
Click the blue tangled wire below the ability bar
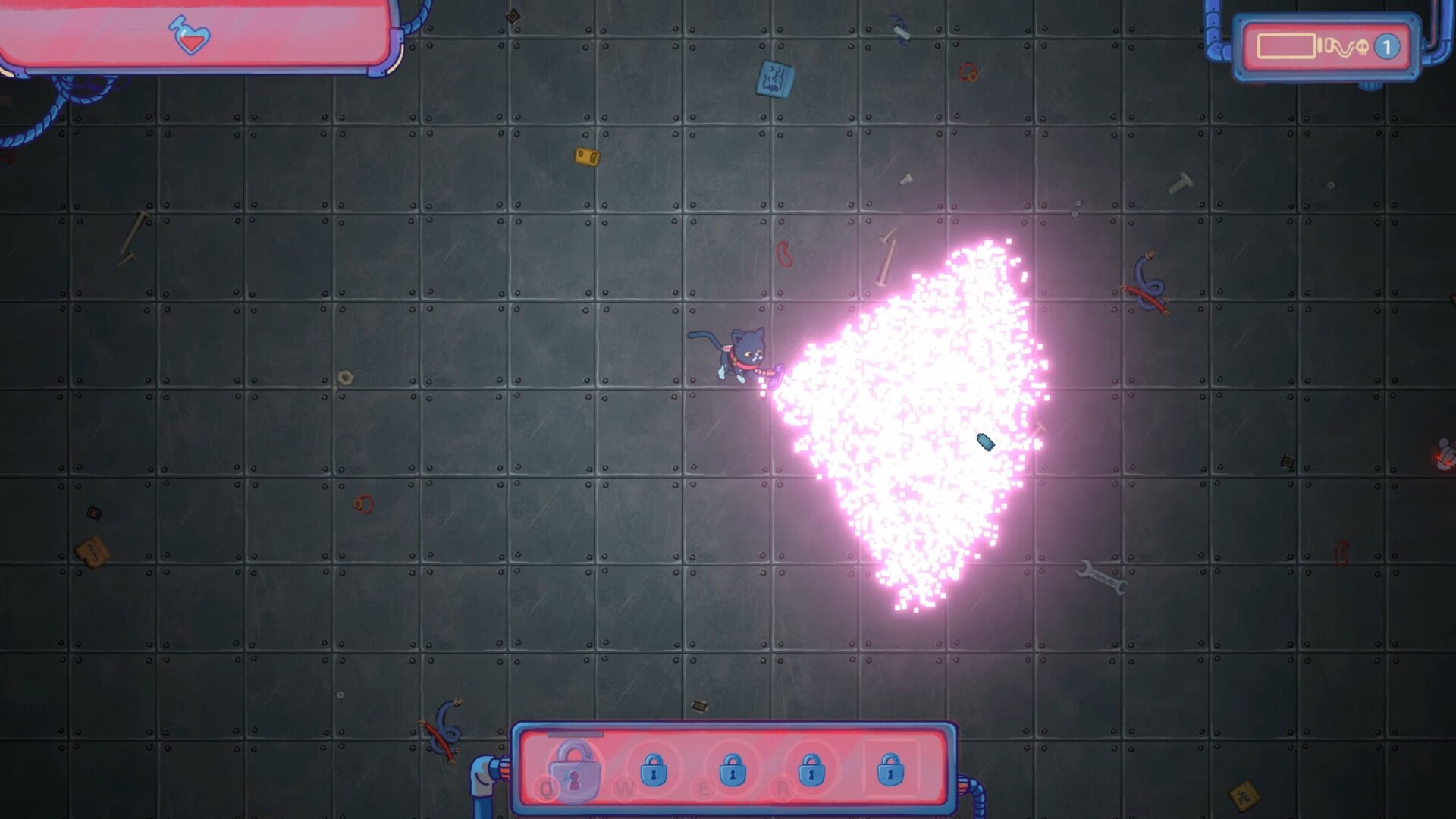tap(446, 734)
